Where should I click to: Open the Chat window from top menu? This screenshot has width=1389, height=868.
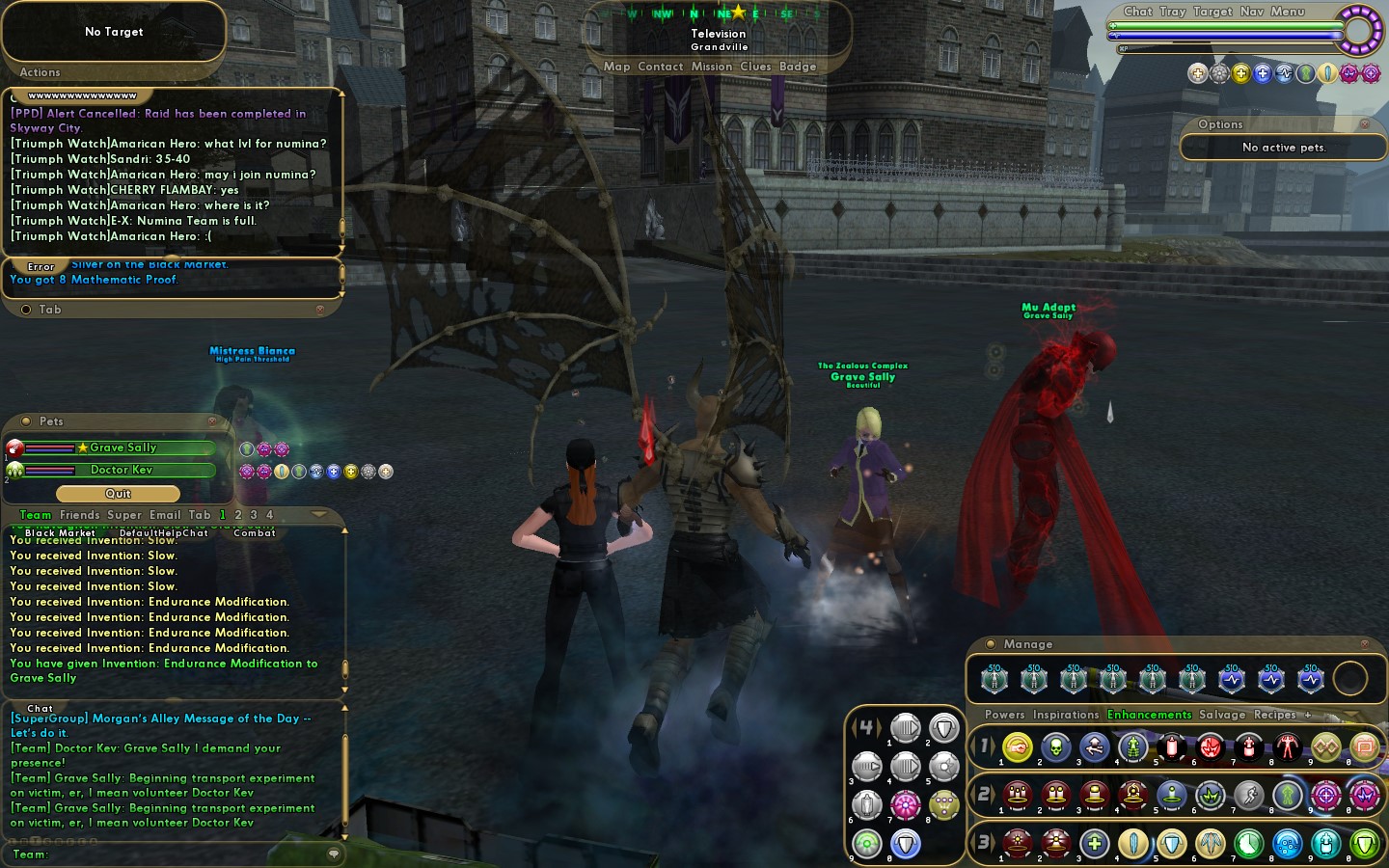[x=1137, y=12]
